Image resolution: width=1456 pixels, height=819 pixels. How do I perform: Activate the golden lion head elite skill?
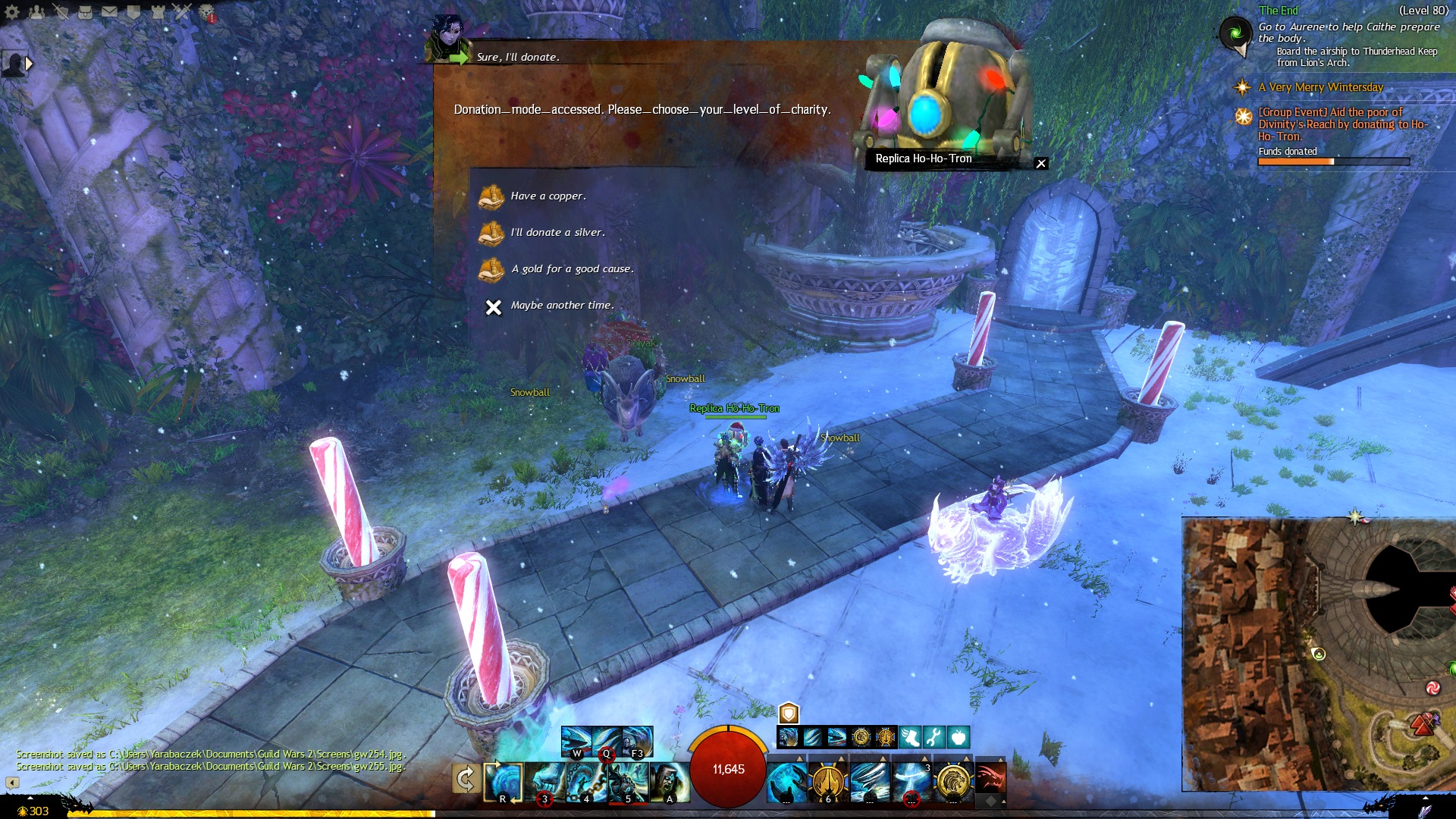[x=953, y=781]
